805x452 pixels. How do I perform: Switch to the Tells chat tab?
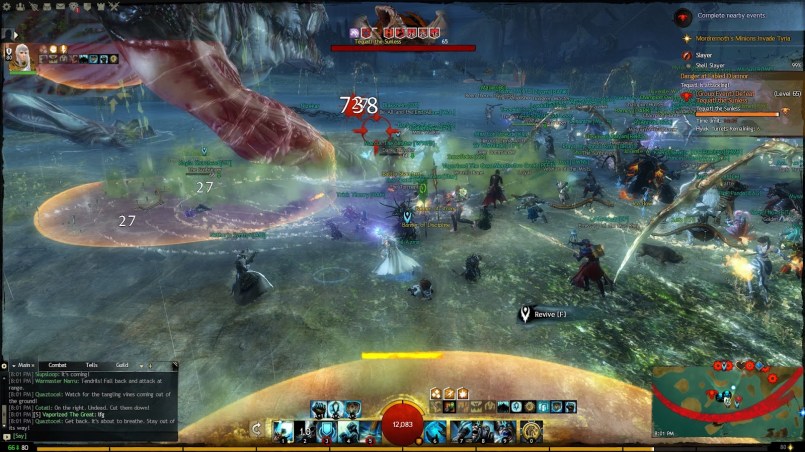point(91,366)
